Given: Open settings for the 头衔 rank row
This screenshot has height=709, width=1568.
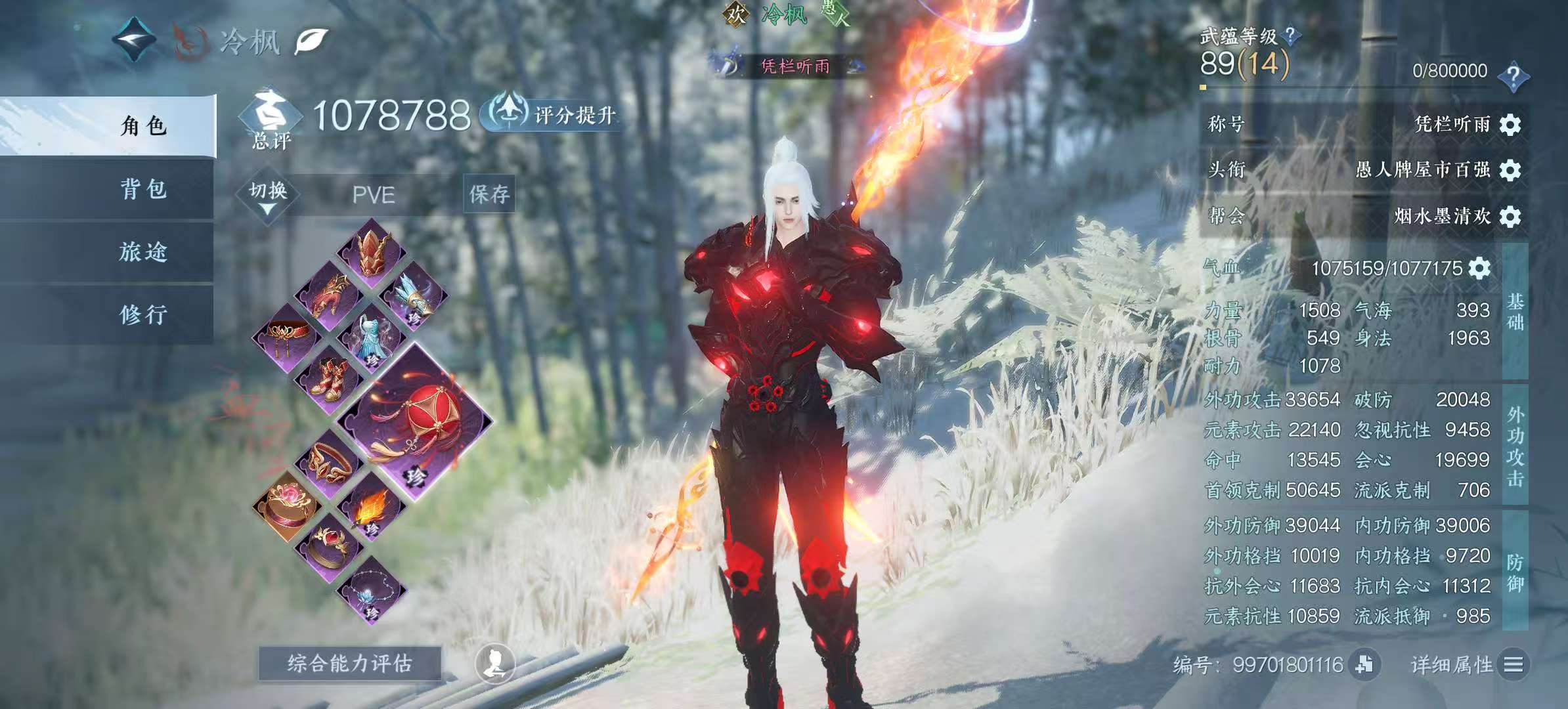Looking at the screenshot, I should (1510, 170).
